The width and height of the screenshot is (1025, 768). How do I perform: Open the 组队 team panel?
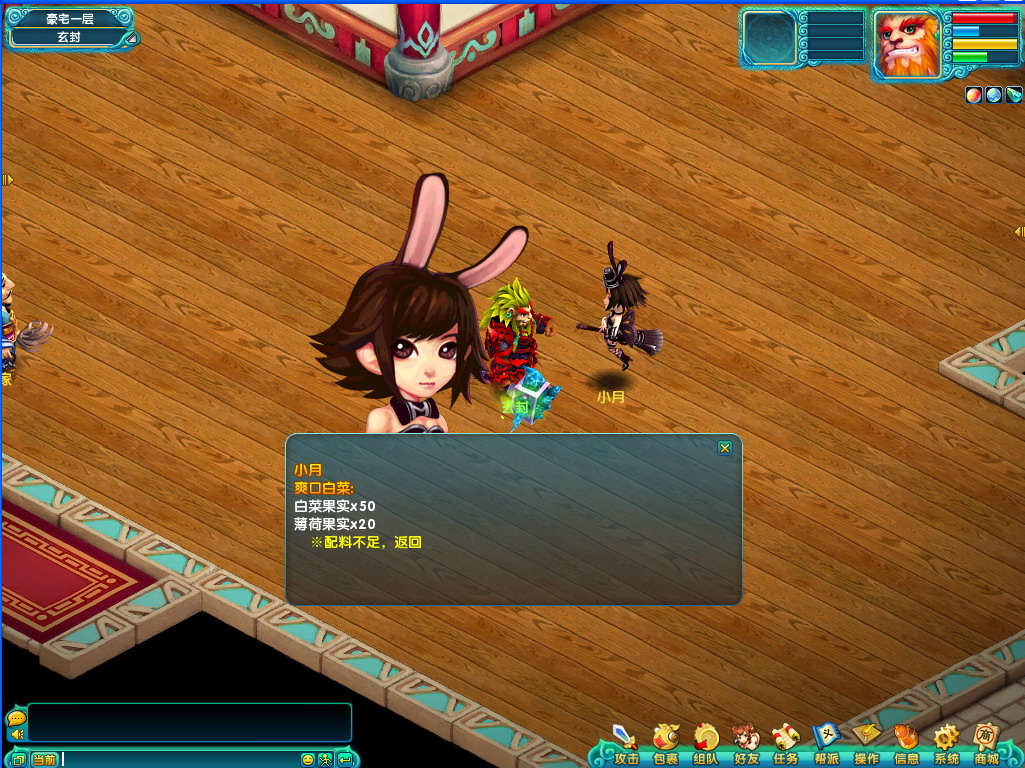tap(706, 743)
